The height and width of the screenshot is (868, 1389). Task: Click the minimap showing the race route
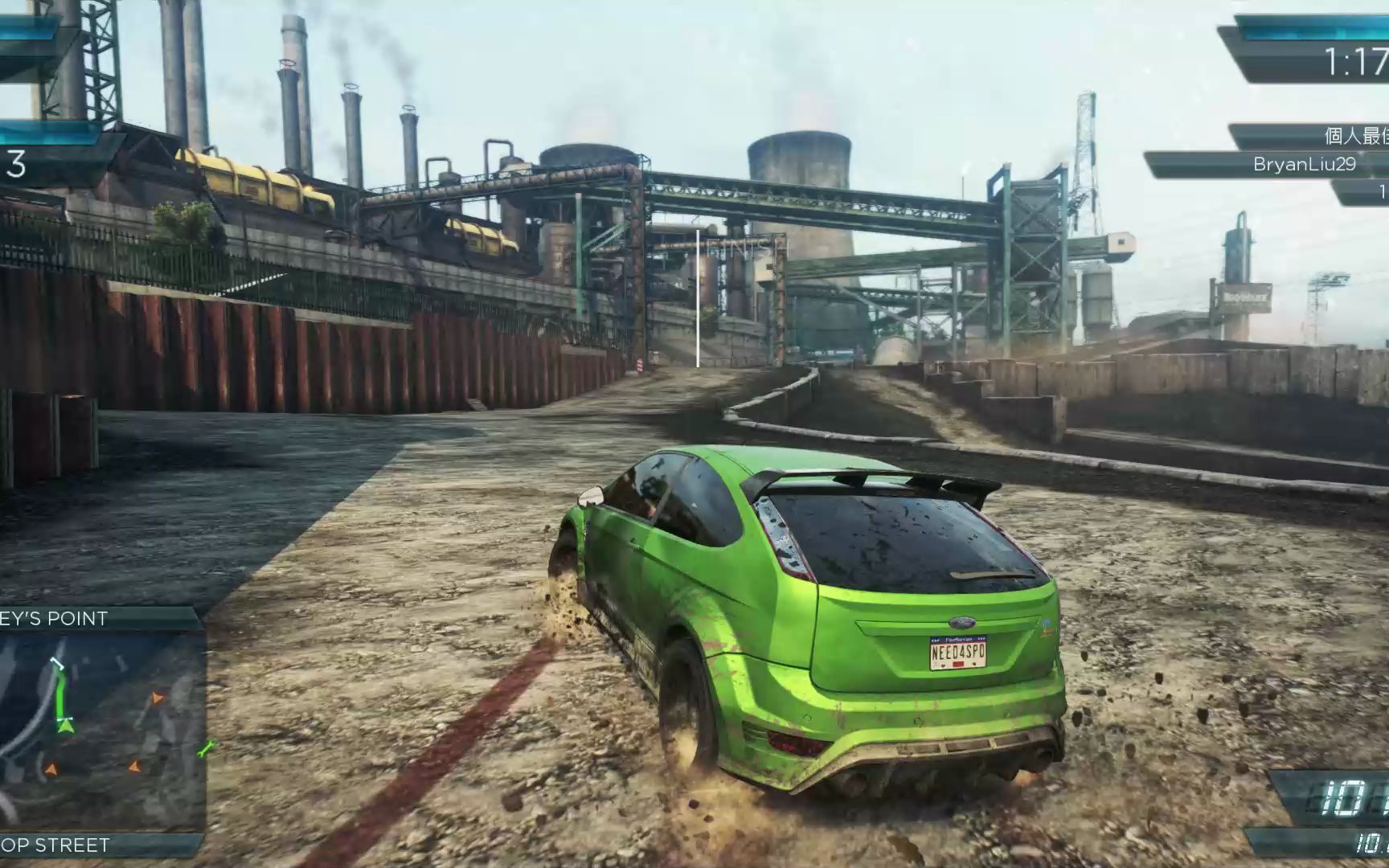pyautogui.click(x=100, y=731)
